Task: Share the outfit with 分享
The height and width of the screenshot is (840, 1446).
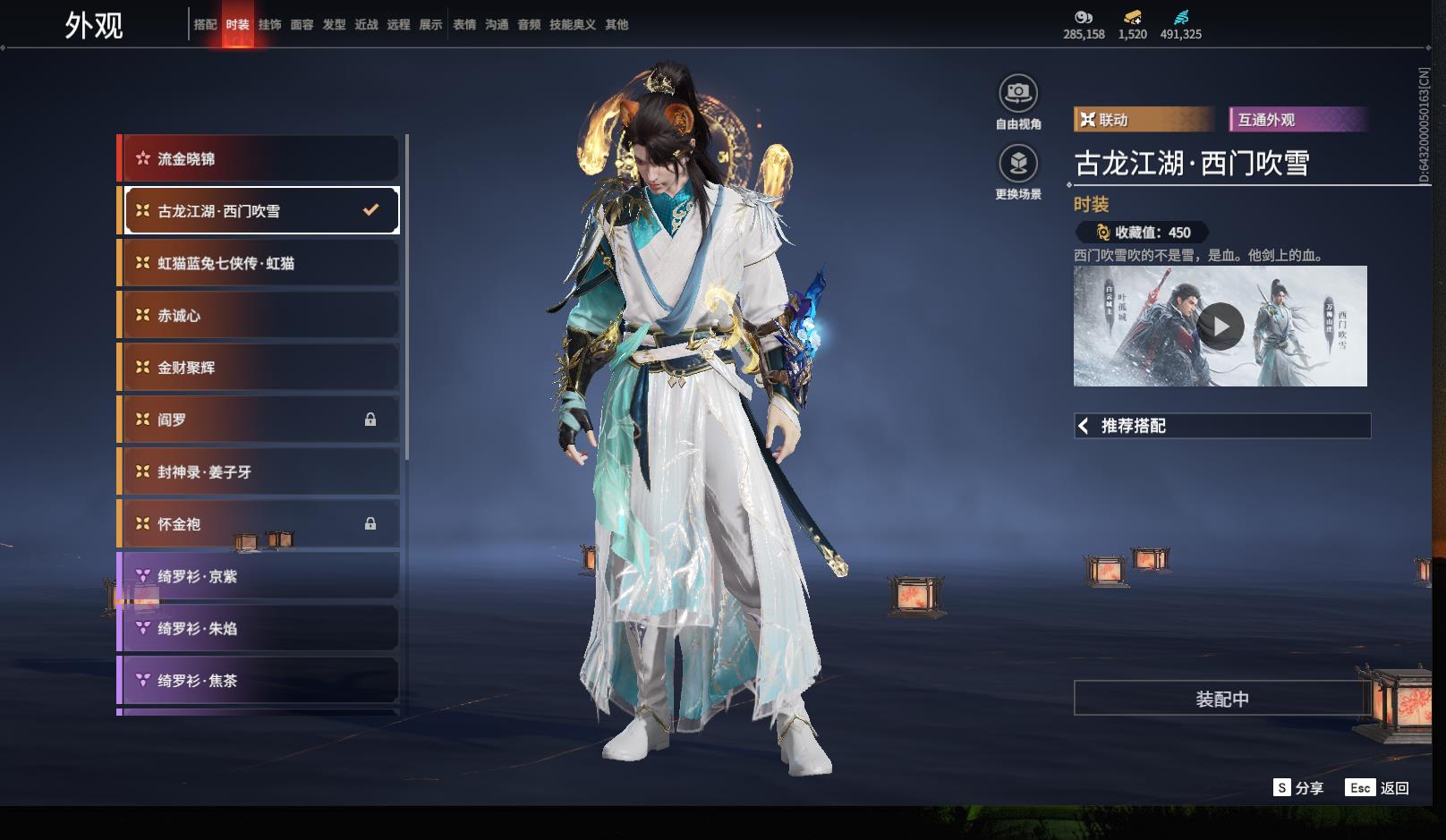Action: 1298,787
